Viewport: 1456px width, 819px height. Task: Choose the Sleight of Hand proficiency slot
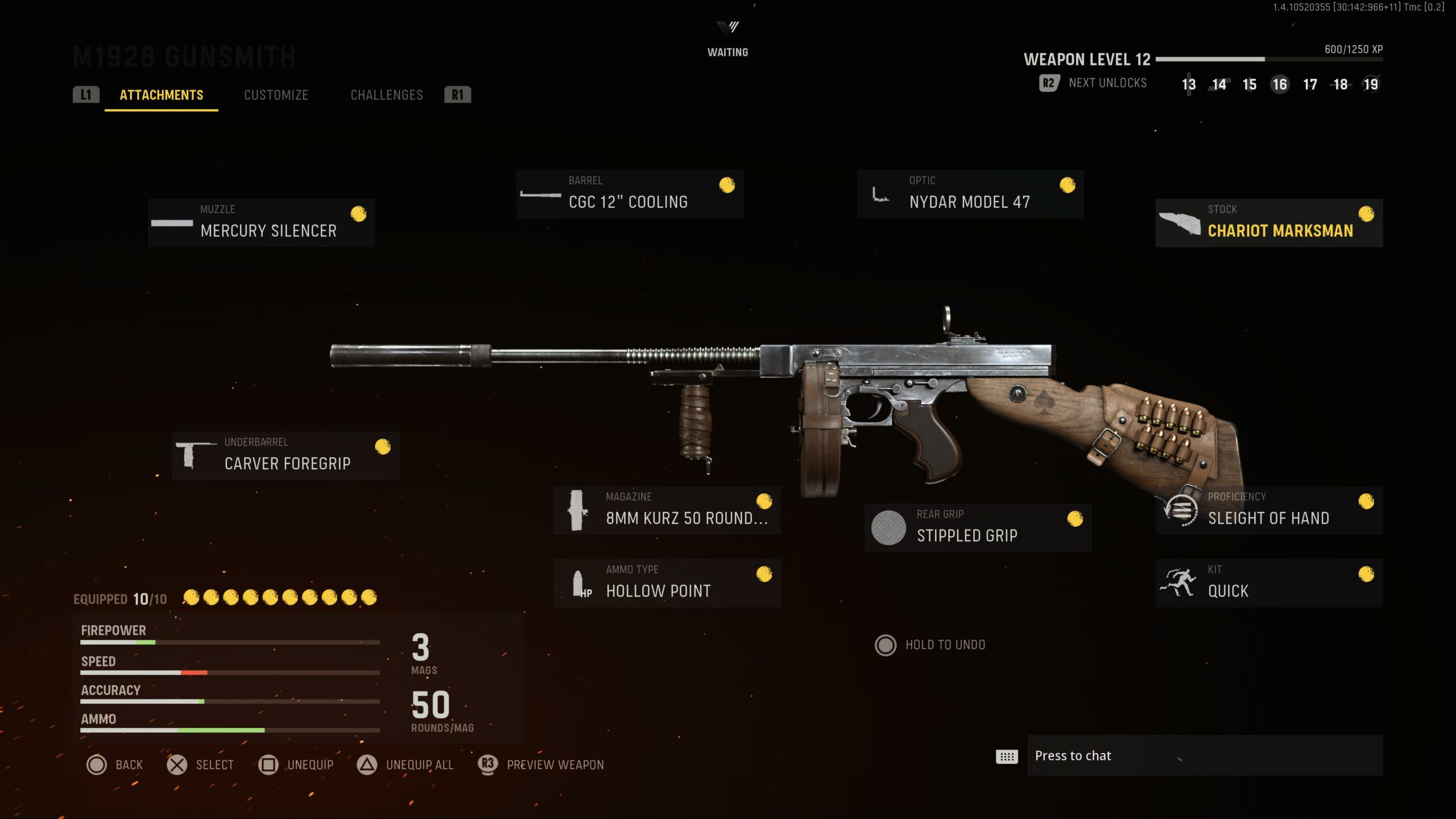click(x=1269, y=510)
